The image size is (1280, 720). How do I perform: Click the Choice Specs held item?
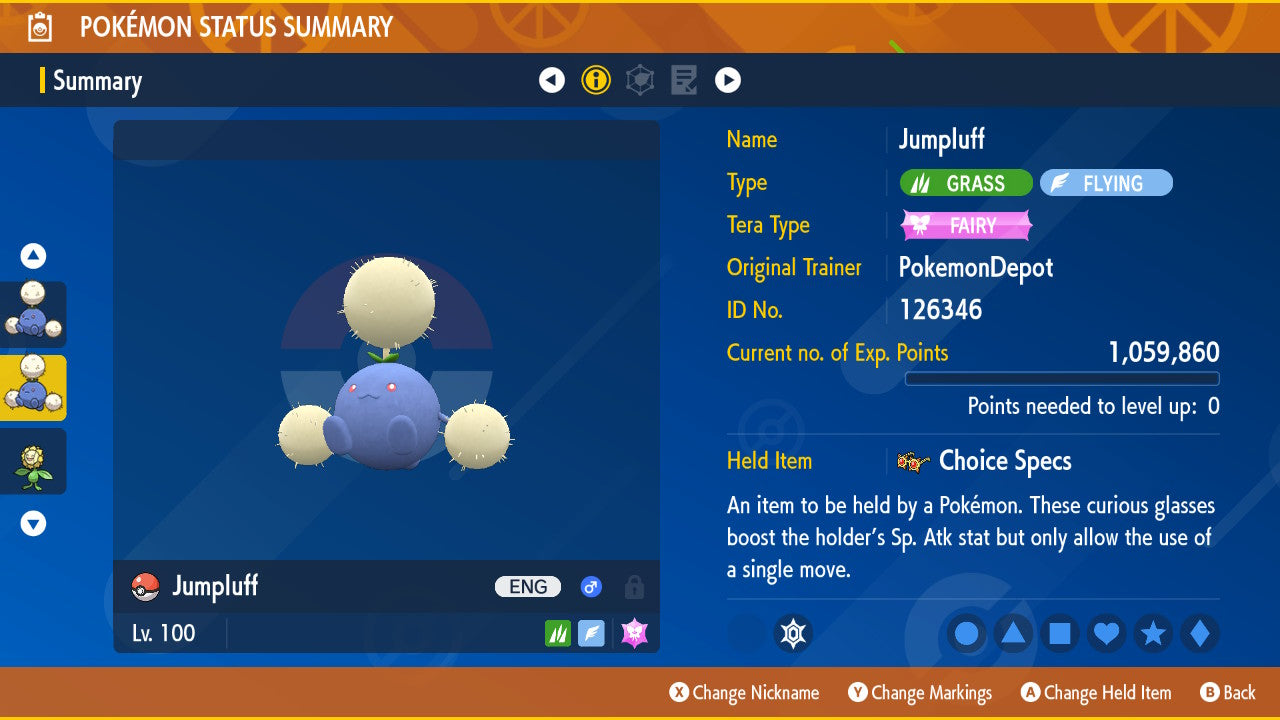1004,461
